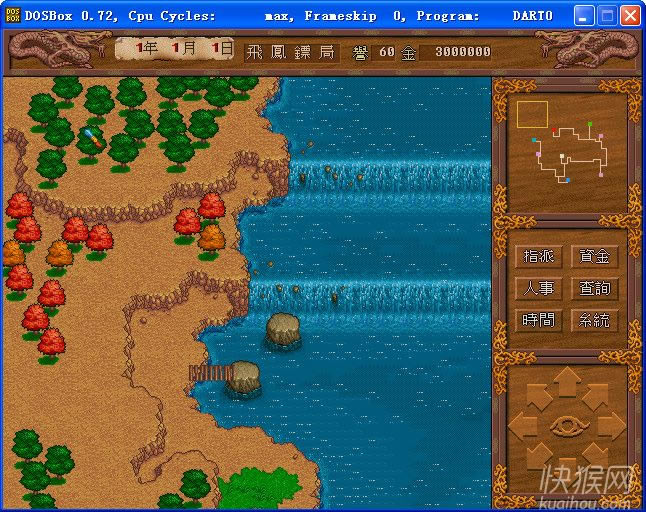Click the eye icon in compass center
This screenshot has width=646, height=512.
click(x=567, y=424)
